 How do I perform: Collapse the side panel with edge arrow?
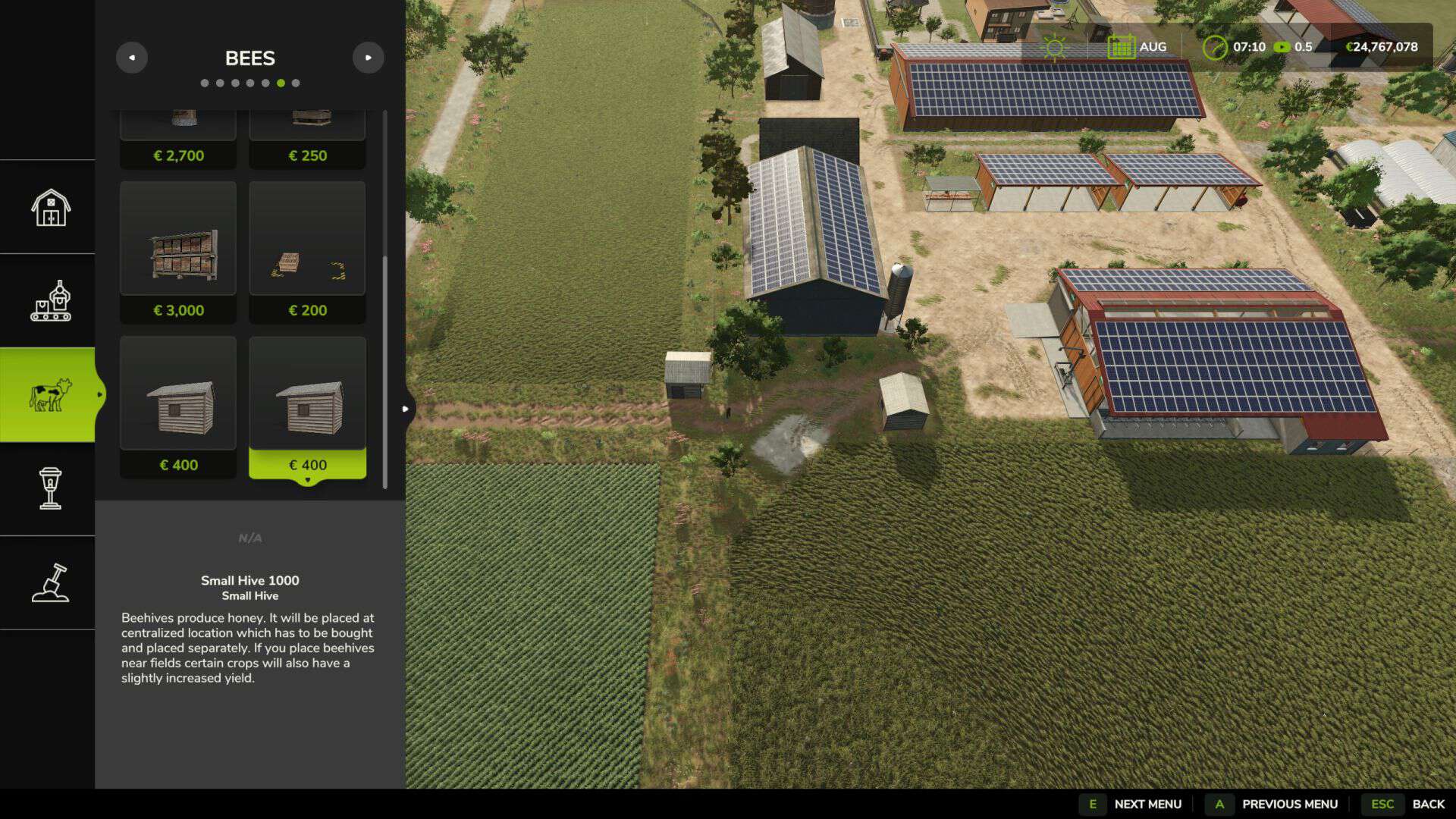(x=406, y=409)
